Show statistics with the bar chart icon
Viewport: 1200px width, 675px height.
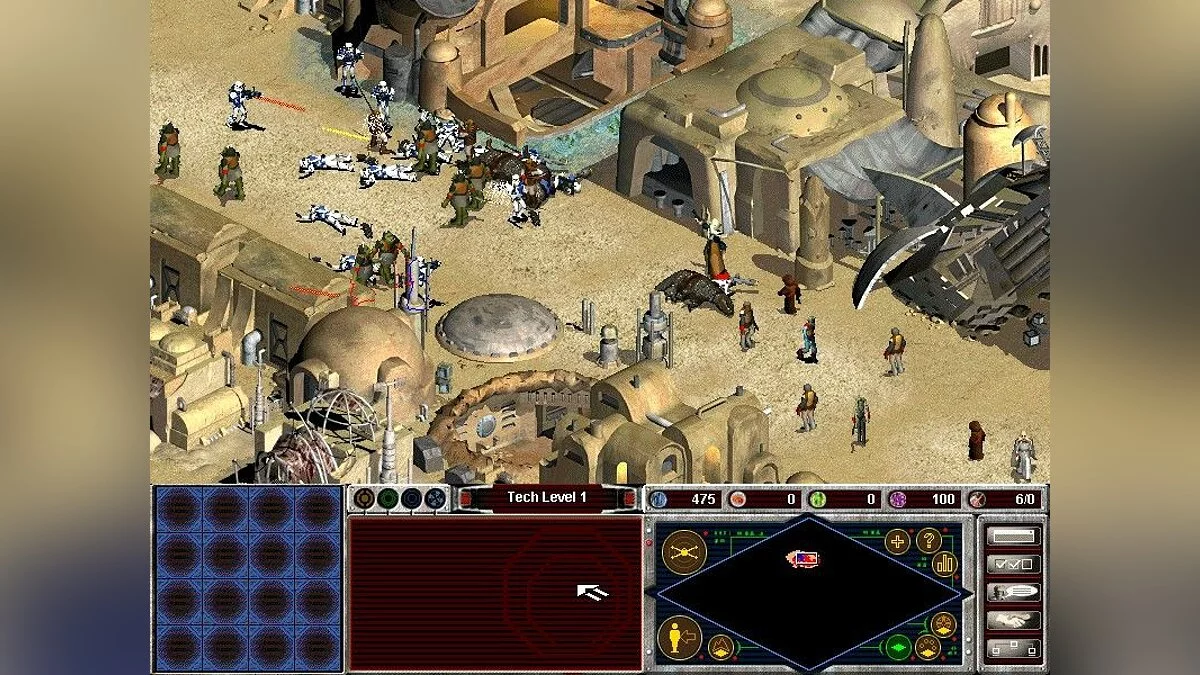coord(945,564)
